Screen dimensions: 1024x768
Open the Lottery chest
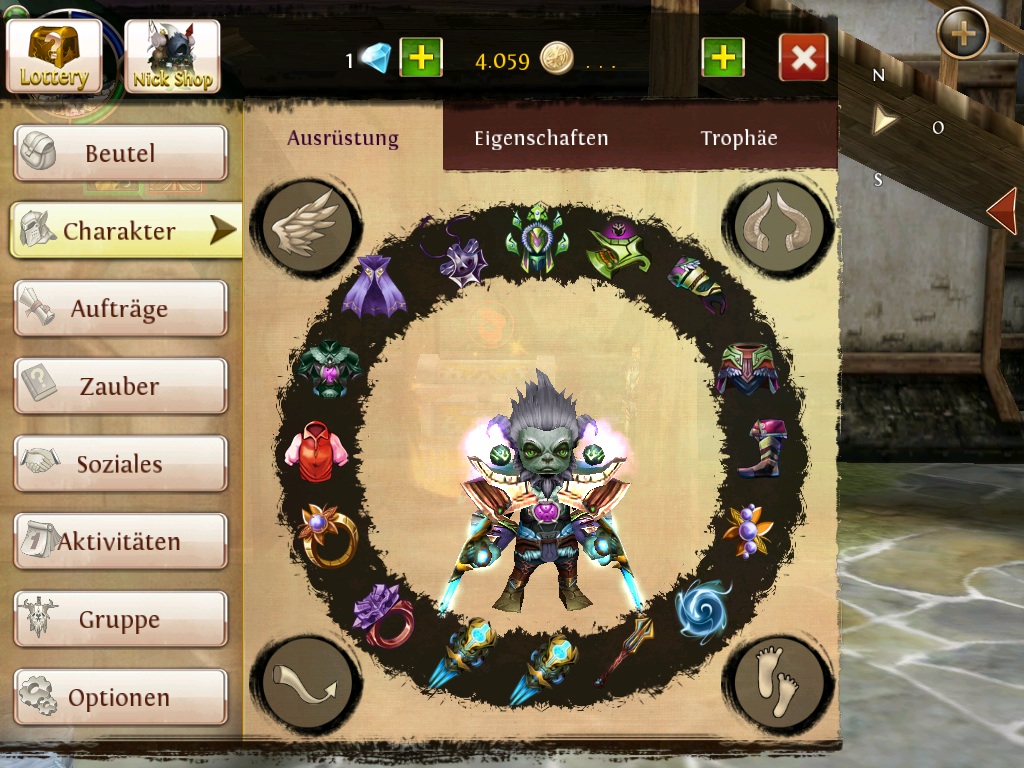[x=54, y=57]
